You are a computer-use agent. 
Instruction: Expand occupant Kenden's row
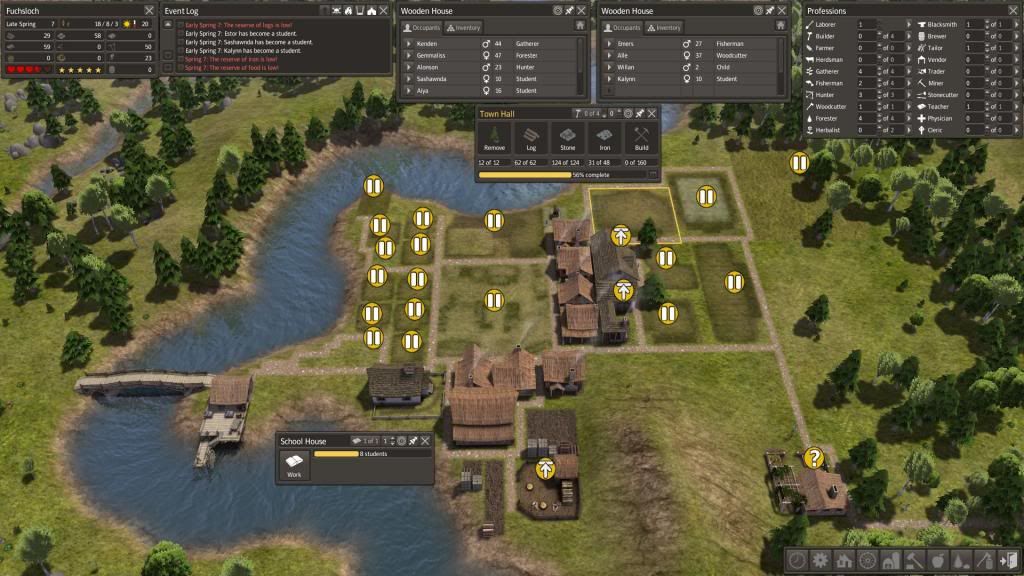[408, 44]
